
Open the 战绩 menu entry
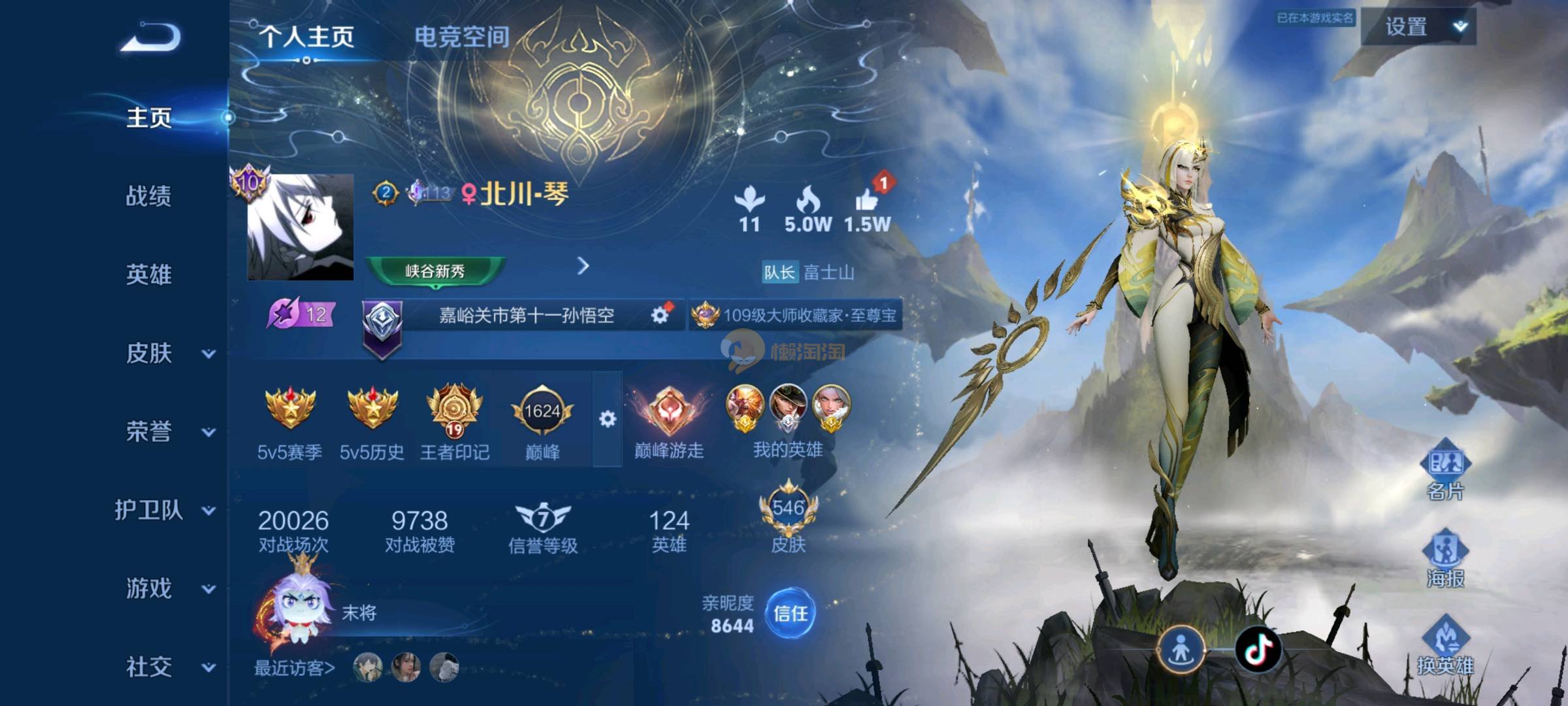coord(149,196)
